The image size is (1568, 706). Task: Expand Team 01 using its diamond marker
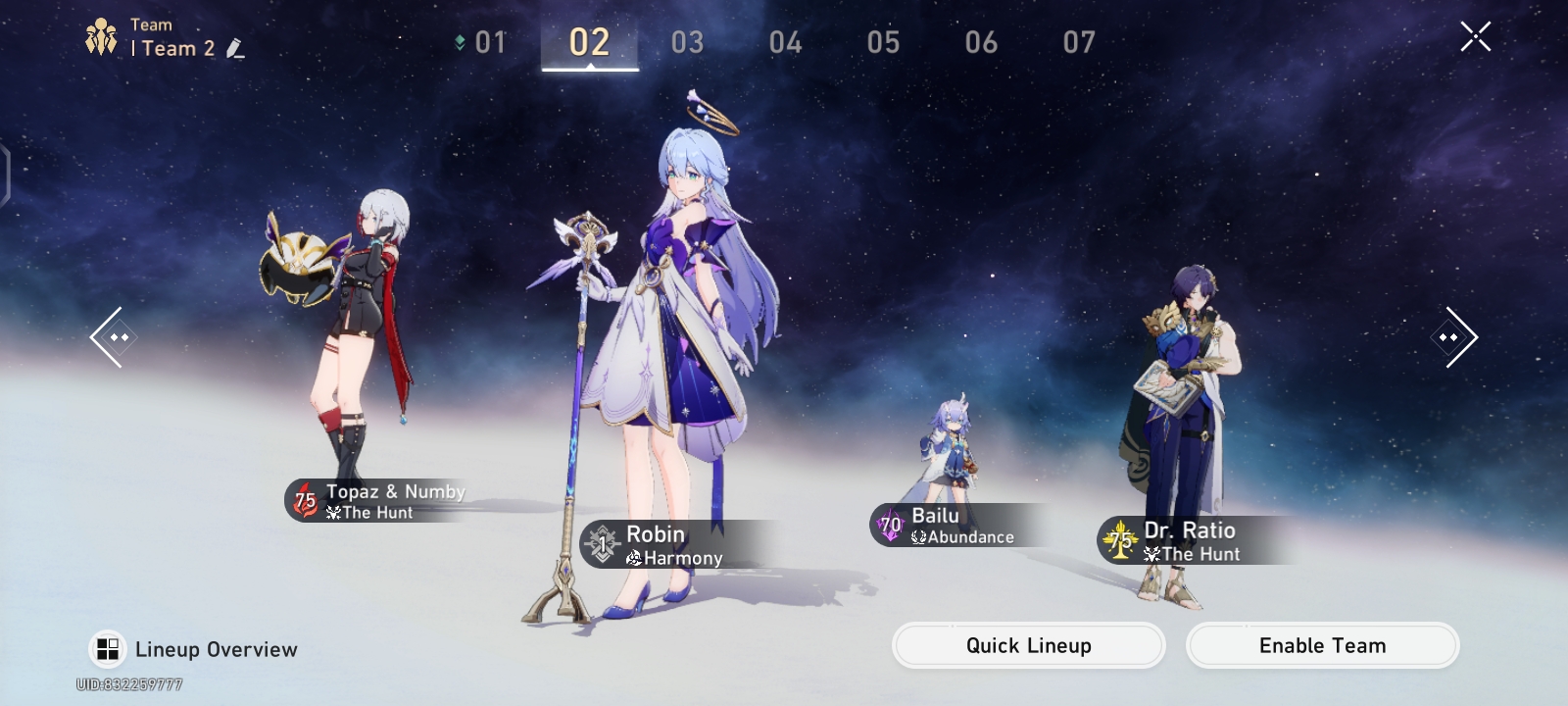(459, 41)
